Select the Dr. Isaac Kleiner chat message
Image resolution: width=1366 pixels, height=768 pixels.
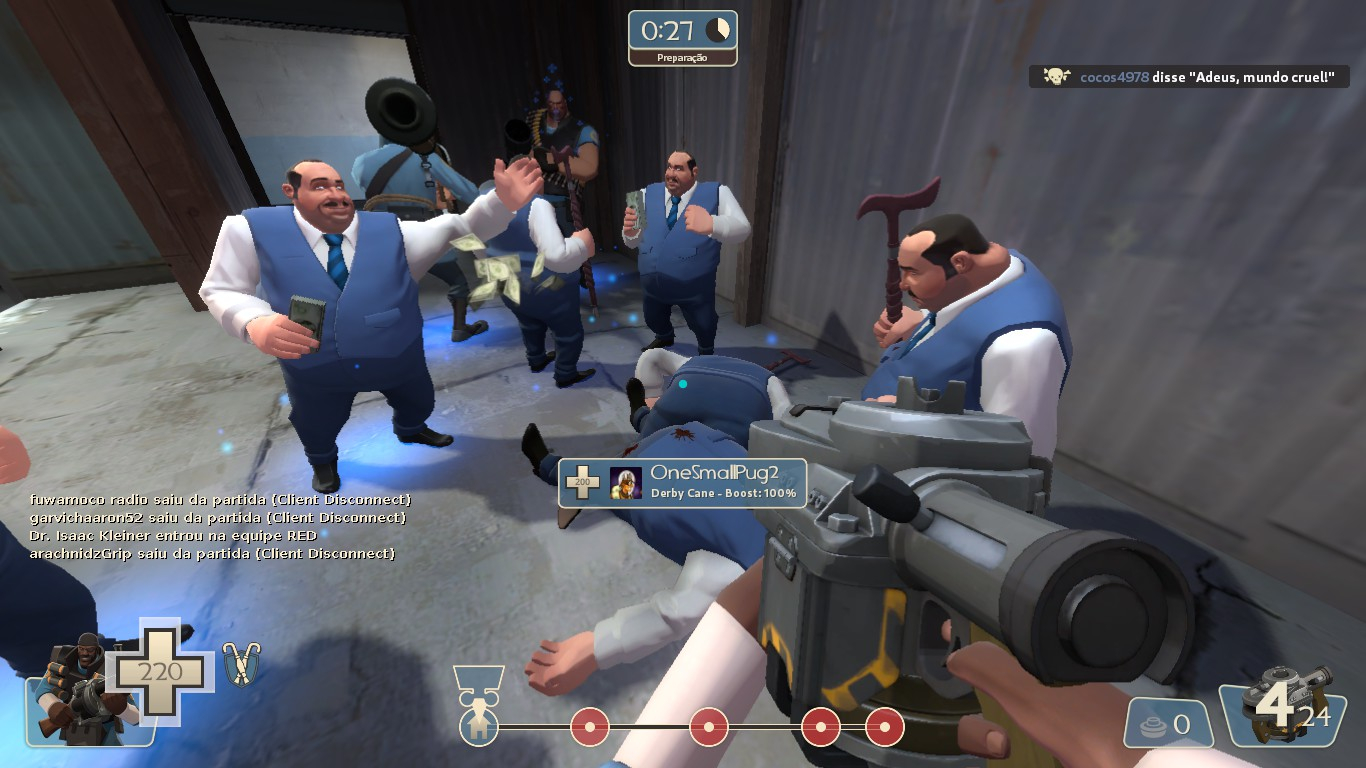click(x=173, y=535)
